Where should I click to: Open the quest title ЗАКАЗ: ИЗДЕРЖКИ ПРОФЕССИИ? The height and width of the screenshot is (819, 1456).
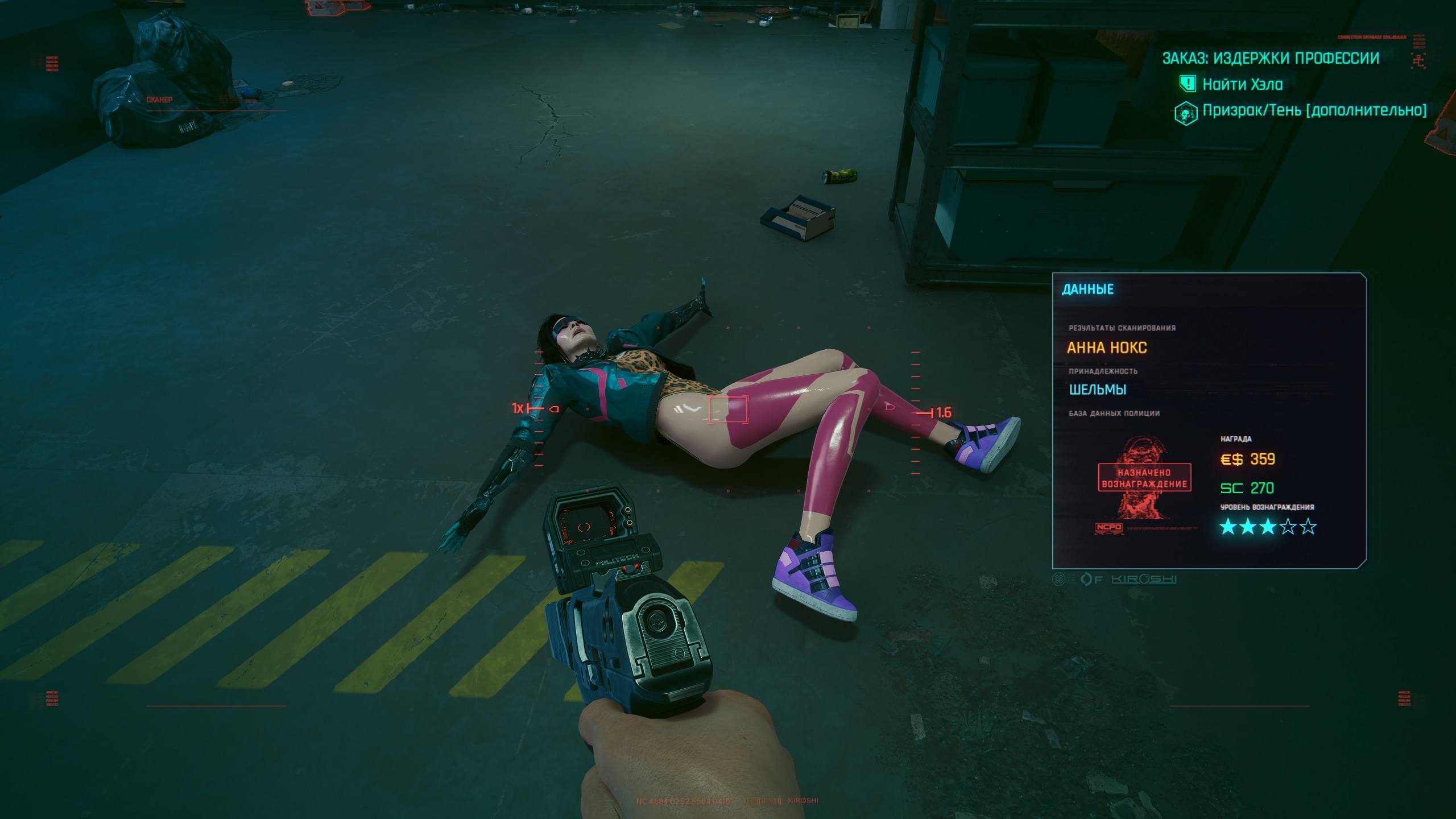(1270, 58)
